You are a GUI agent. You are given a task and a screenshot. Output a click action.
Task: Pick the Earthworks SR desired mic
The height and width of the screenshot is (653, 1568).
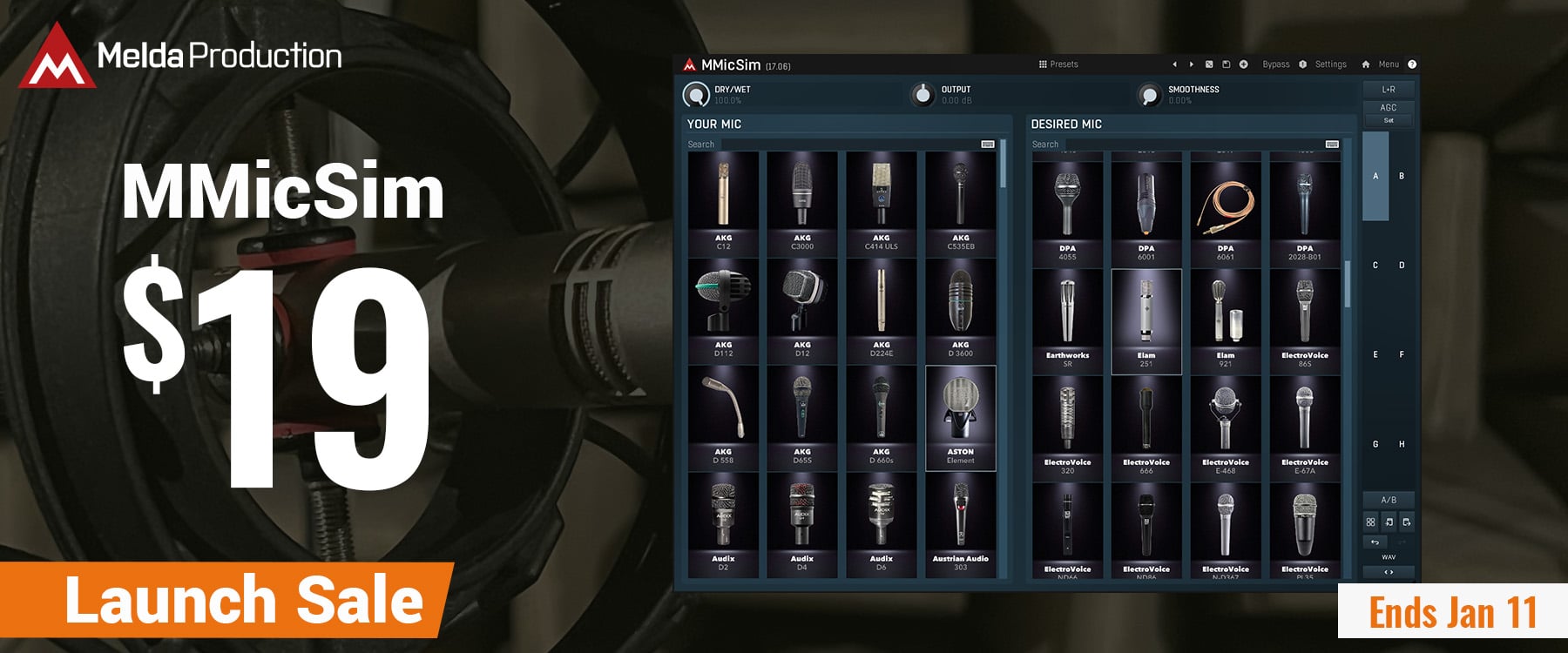(x=1067, y=320)
